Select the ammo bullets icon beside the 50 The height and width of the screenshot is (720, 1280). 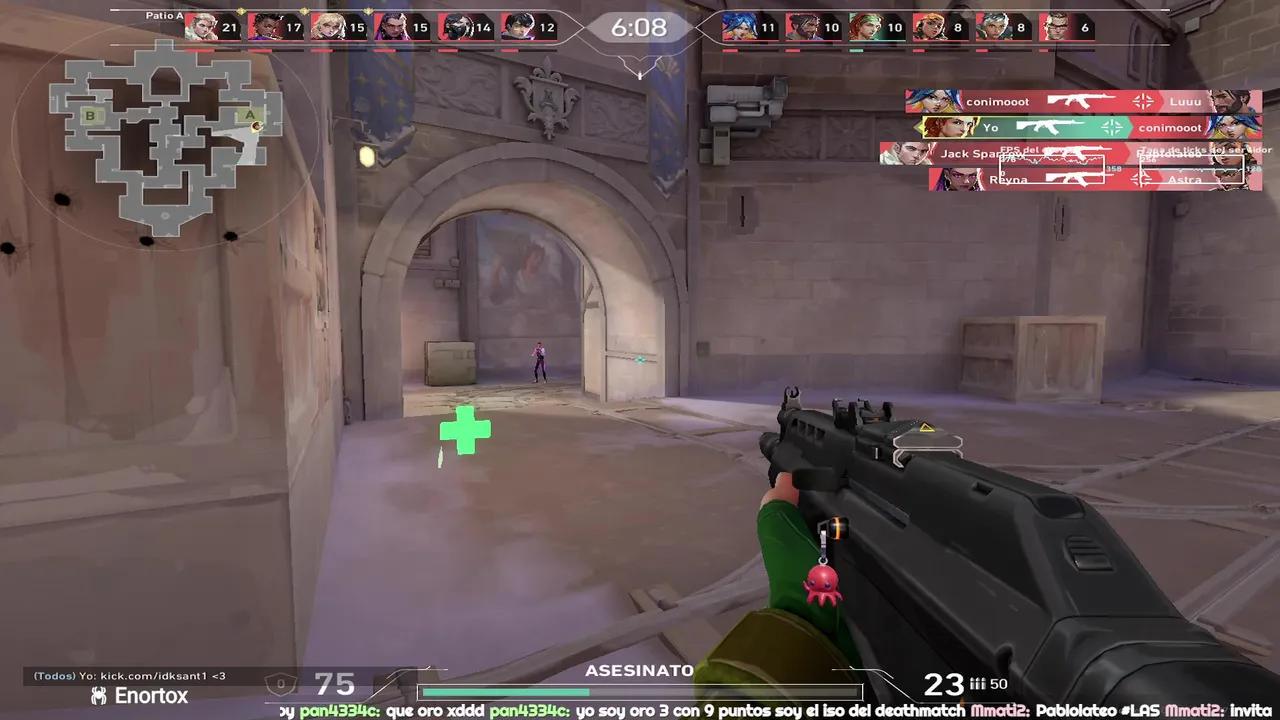pyautogui.click(x=977, y=684)
